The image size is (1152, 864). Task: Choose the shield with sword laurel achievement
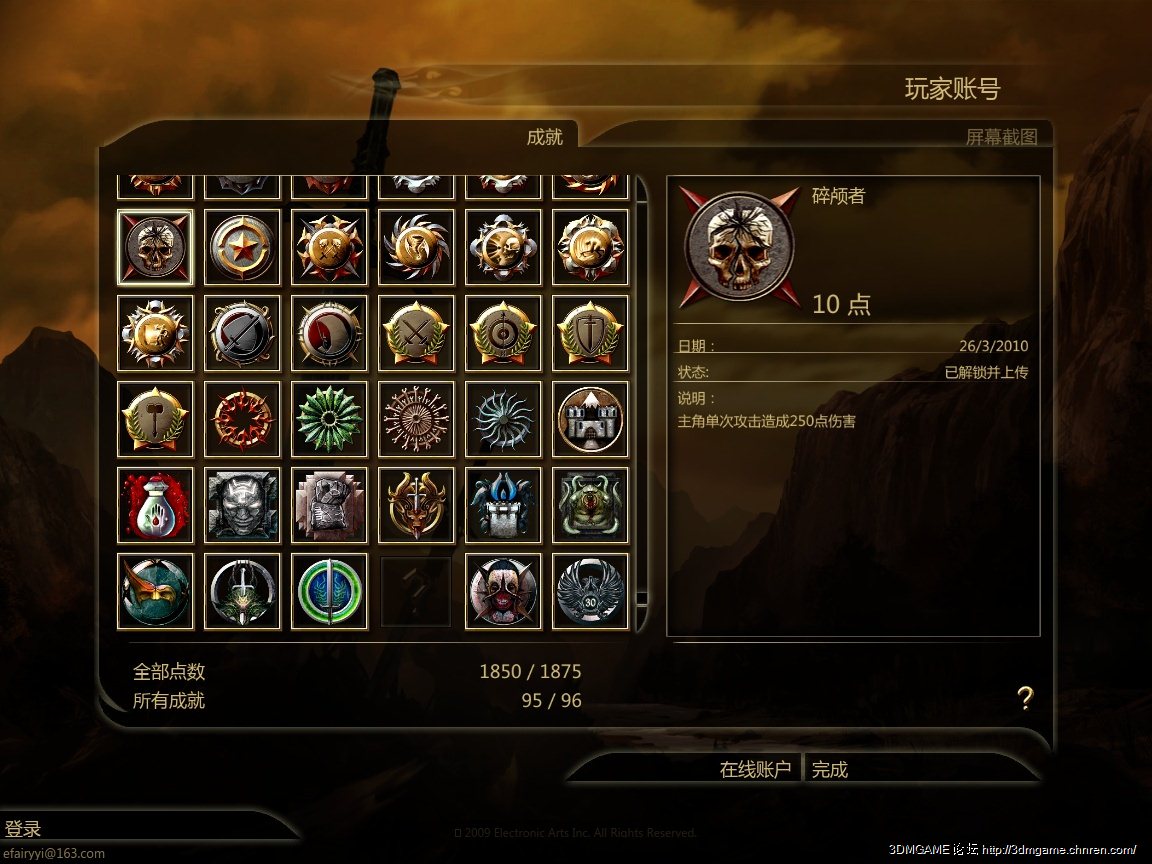(x=590, y=333)
